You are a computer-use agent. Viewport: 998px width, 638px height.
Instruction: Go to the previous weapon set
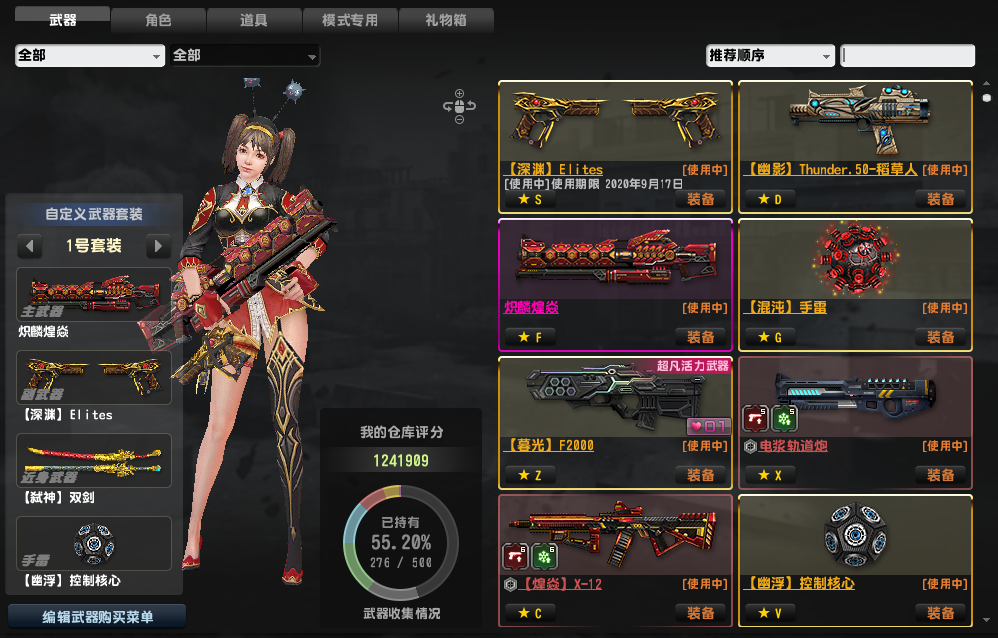pos(31,246)
